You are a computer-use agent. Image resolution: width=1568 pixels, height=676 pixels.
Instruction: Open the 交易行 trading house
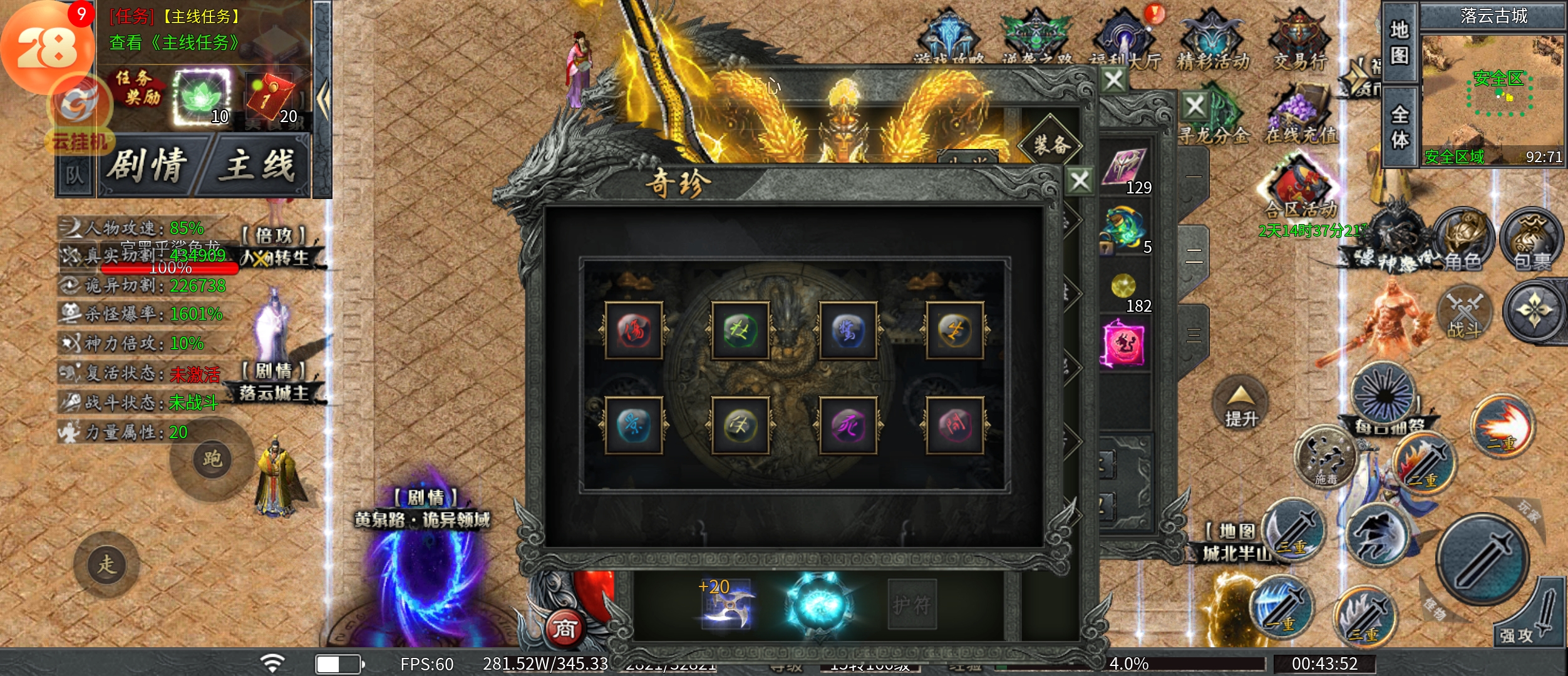pos(1300,40)
